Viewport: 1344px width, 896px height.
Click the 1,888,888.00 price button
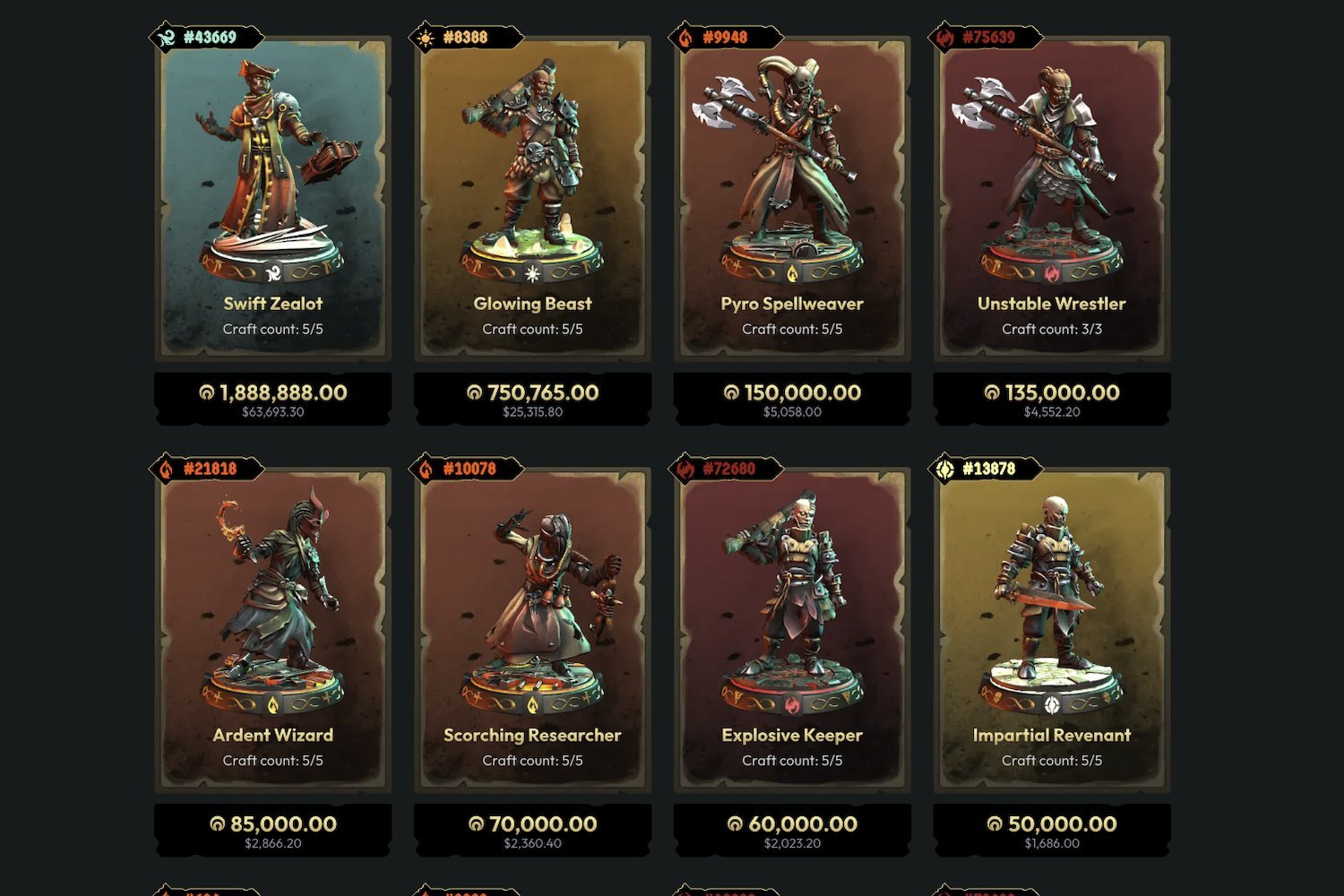272,399
